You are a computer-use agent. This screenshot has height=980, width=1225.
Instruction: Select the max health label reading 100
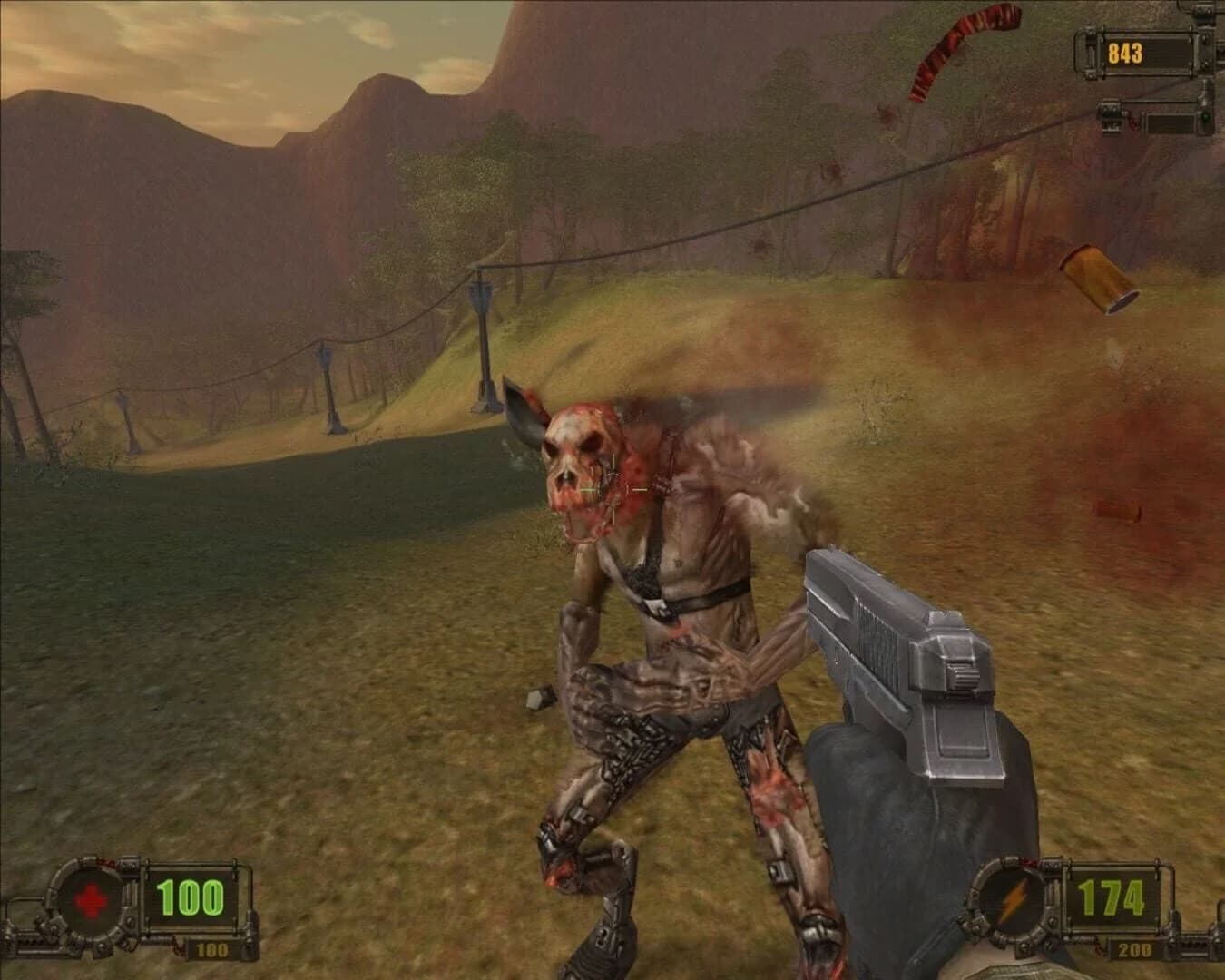[211, 949]
